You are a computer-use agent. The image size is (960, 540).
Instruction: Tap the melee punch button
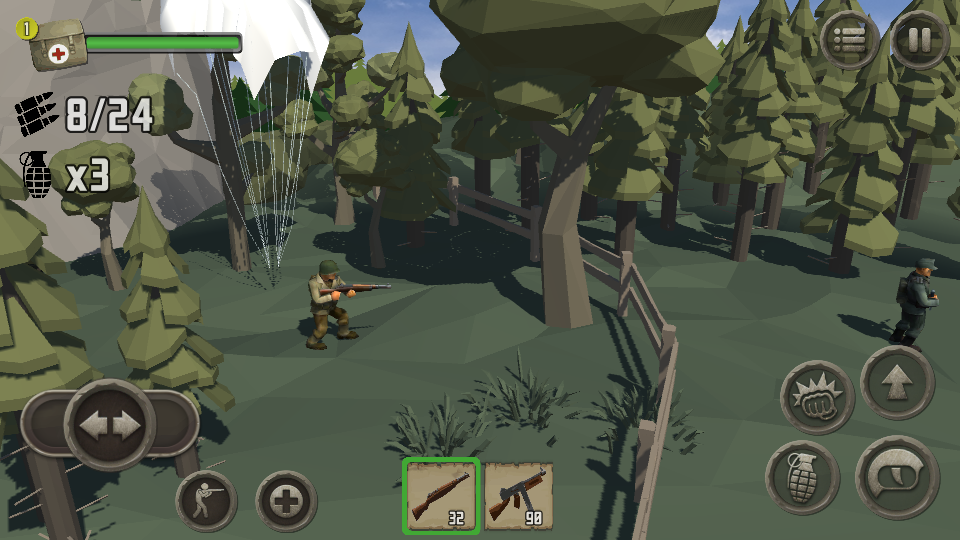tap(817, 397)
